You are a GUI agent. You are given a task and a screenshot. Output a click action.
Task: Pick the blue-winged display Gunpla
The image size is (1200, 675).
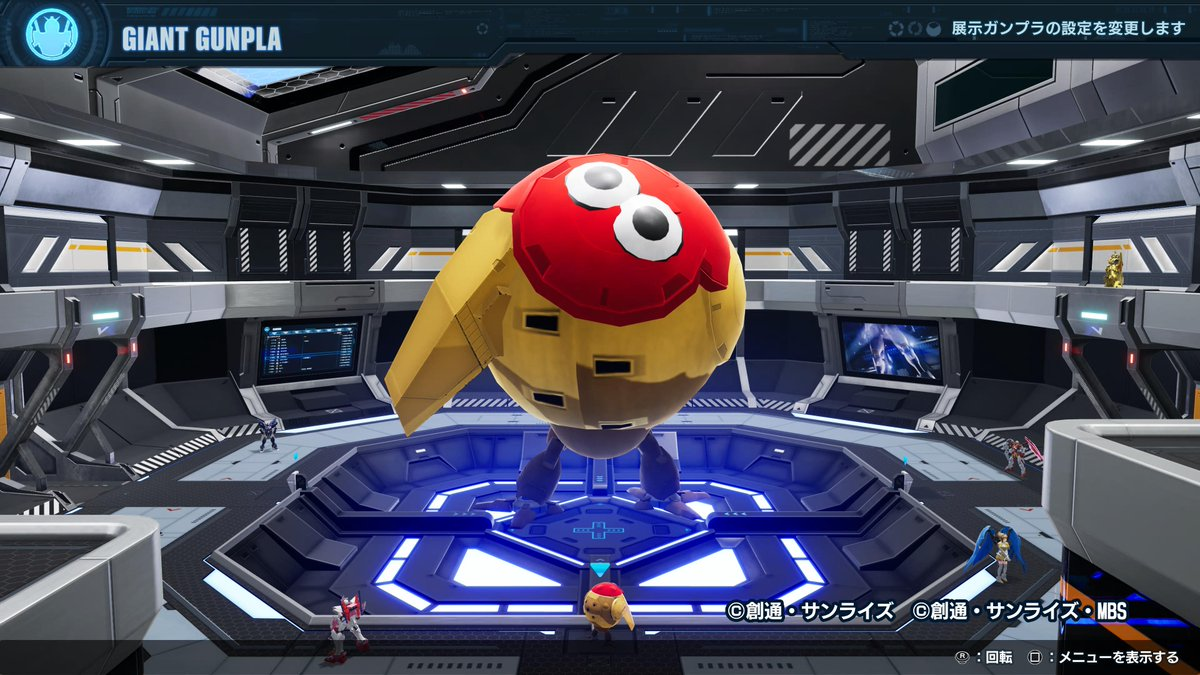click(998, 553)
